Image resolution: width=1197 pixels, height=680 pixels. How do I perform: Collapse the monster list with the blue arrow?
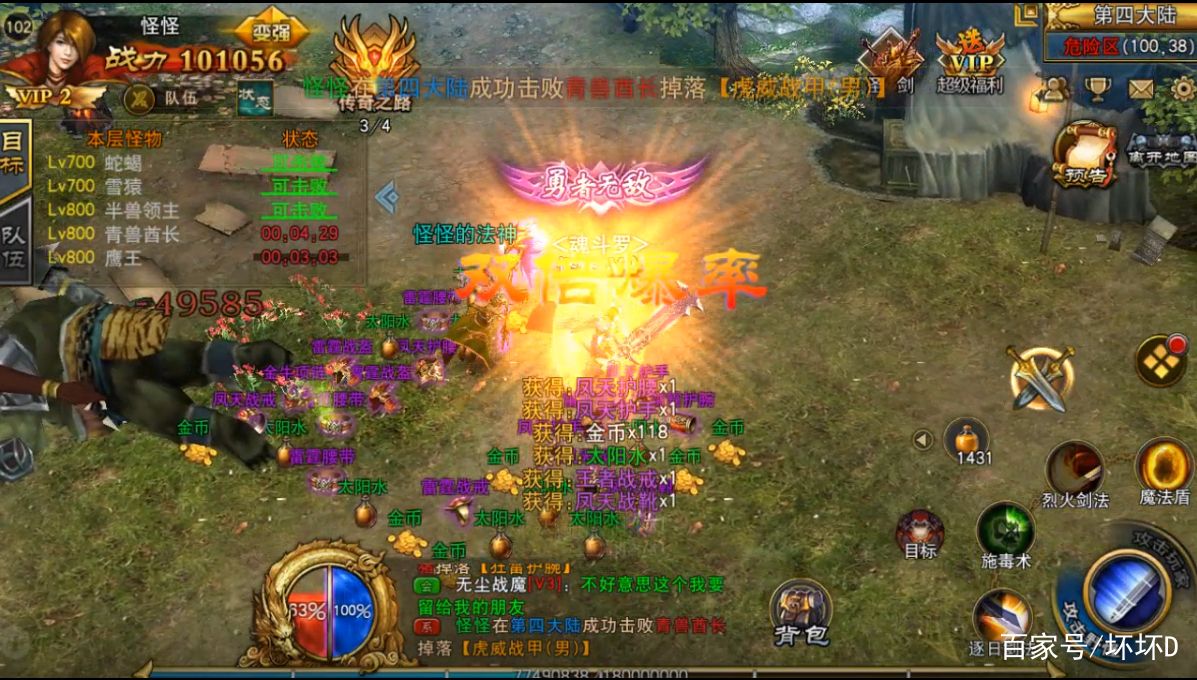pyautogui.click(x=387, y=197)
